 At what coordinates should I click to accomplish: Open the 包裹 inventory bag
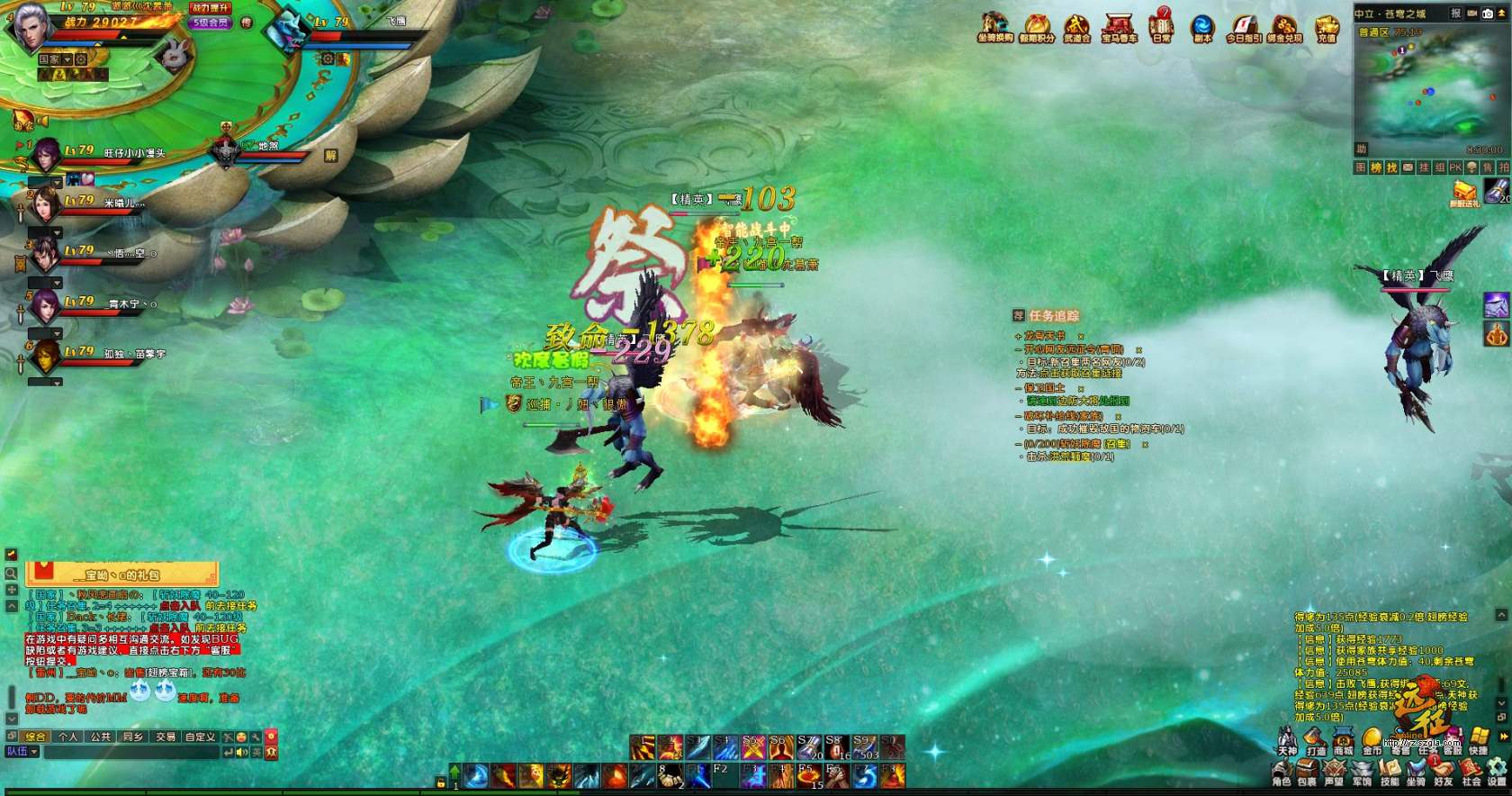(x=1307, y=773)
